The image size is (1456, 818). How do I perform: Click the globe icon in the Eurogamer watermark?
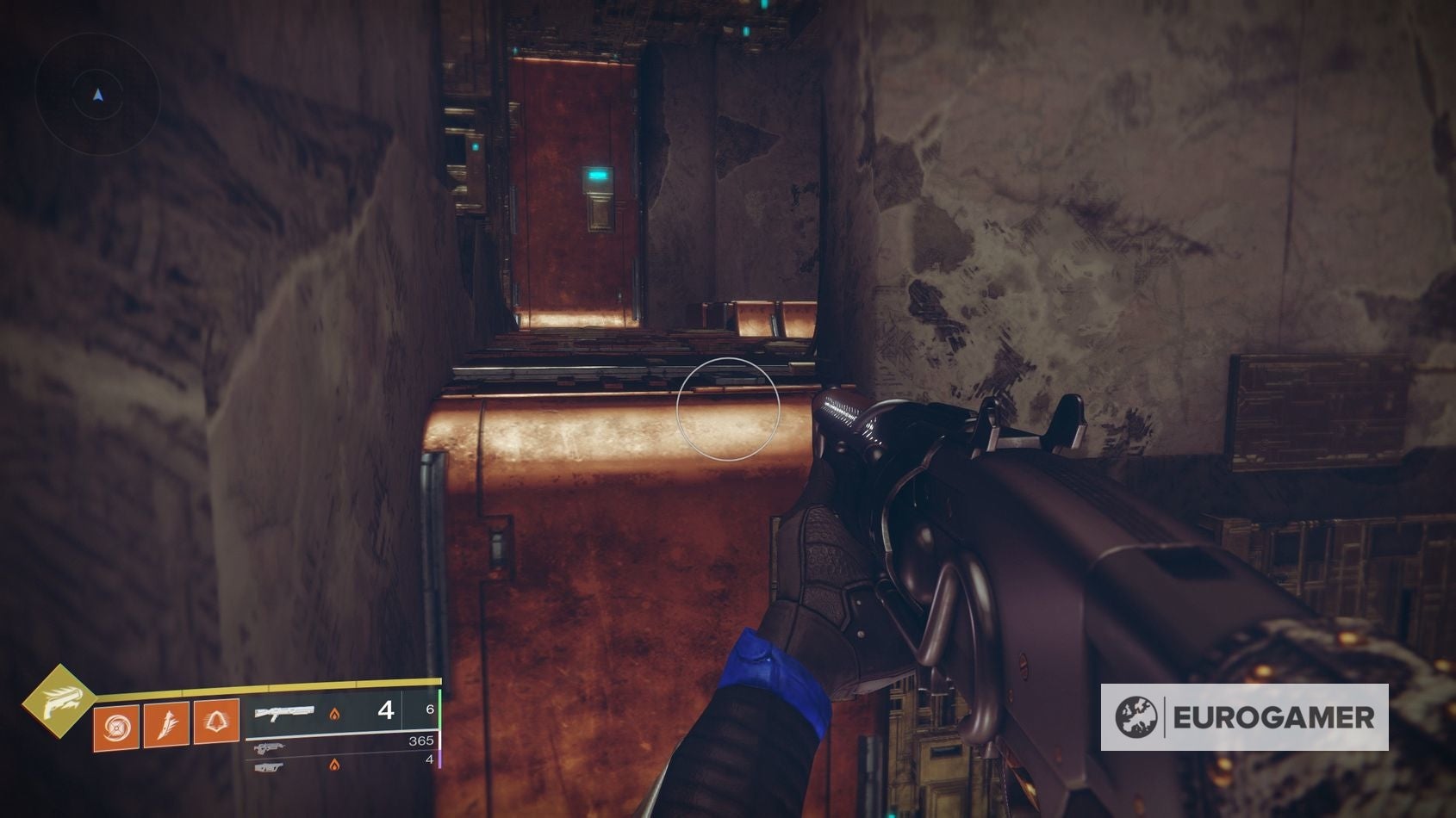point(1139,716)
